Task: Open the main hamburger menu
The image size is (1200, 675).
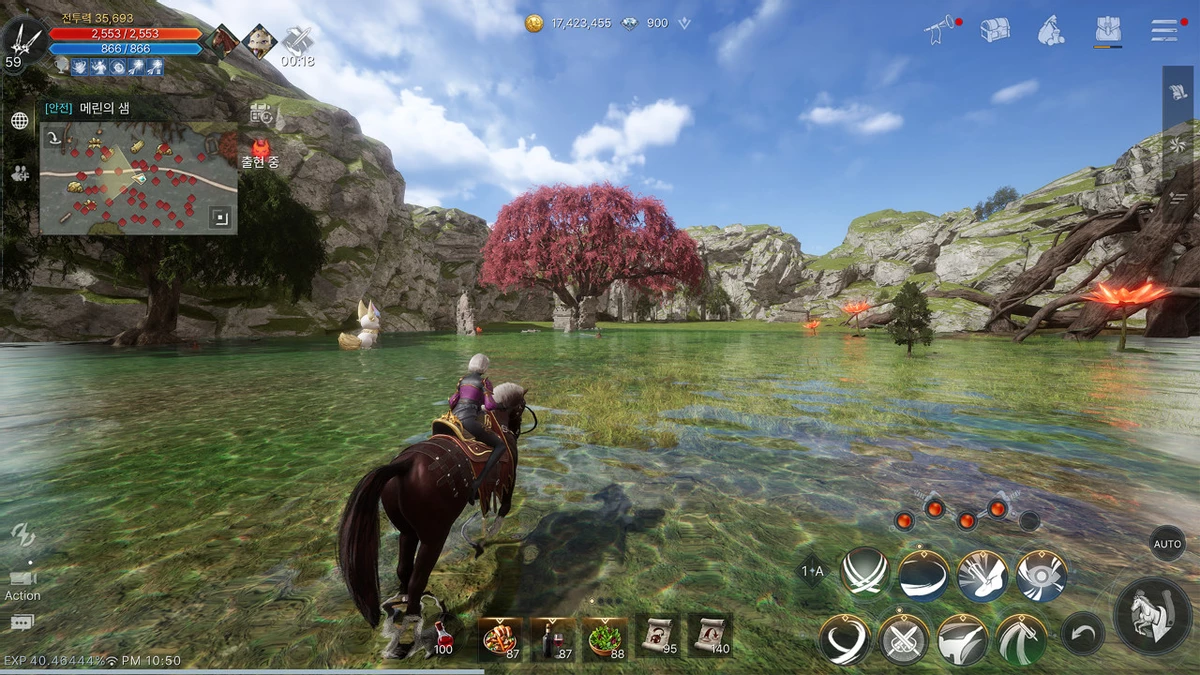Action: point(1164,30)
